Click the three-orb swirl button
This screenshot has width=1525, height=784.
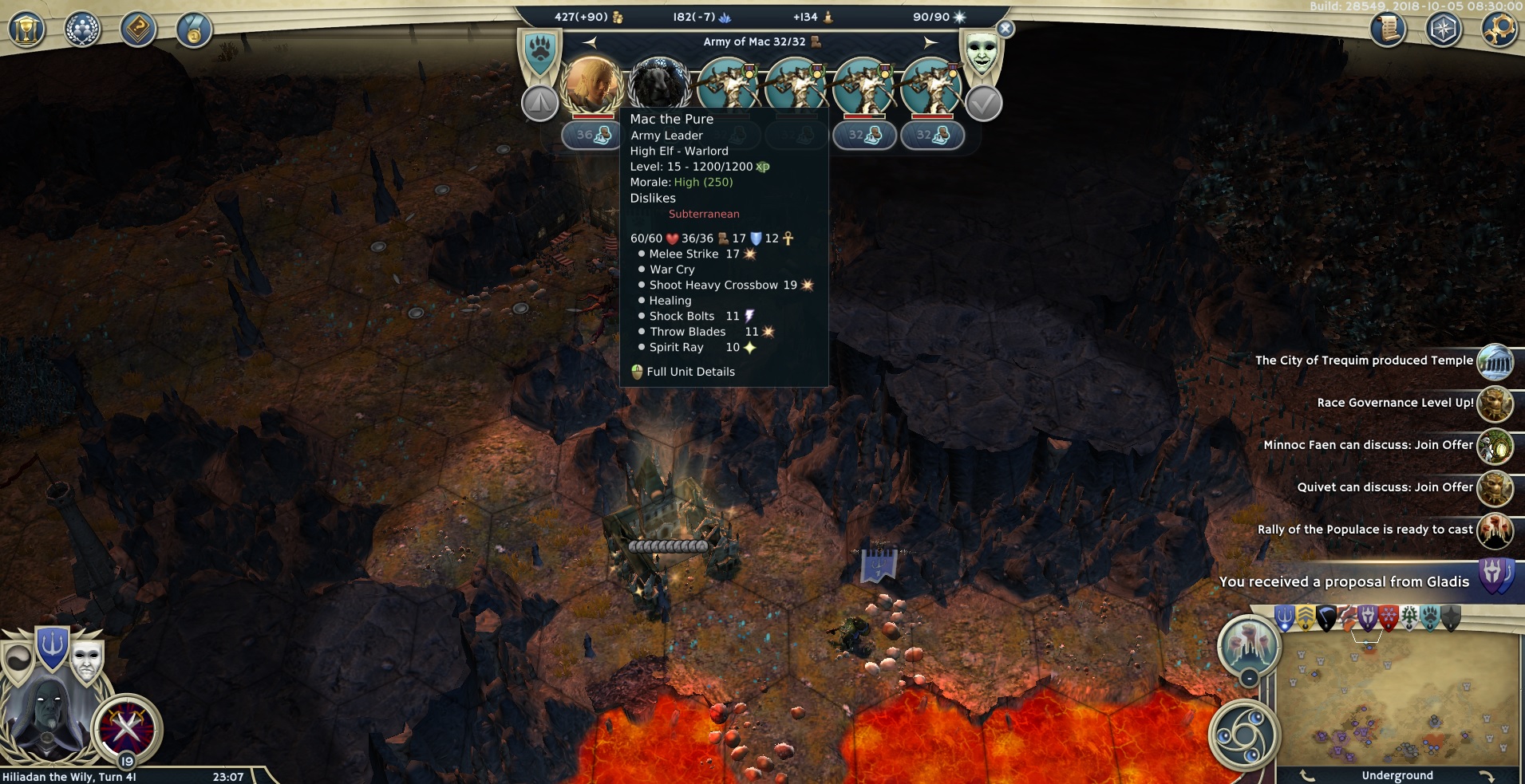tap(1243, 732)
